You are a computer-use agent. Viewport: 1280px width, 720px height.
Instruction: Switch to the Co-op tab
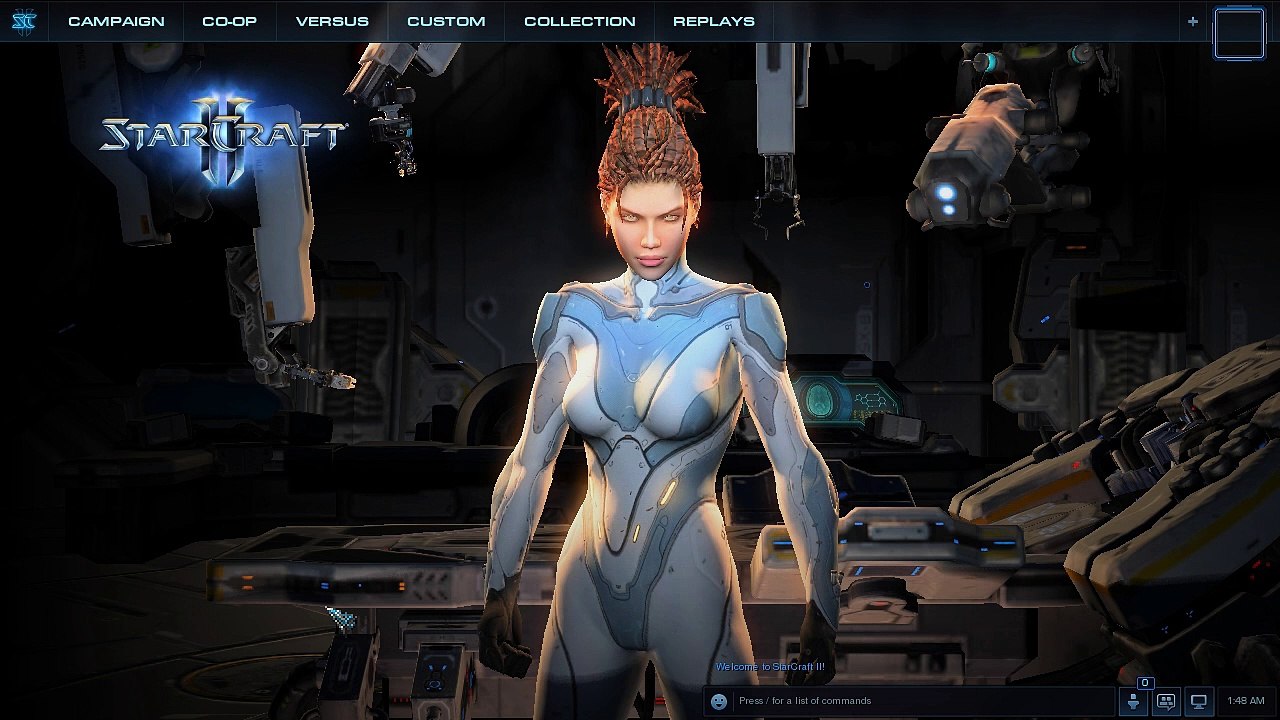[229, 21]
